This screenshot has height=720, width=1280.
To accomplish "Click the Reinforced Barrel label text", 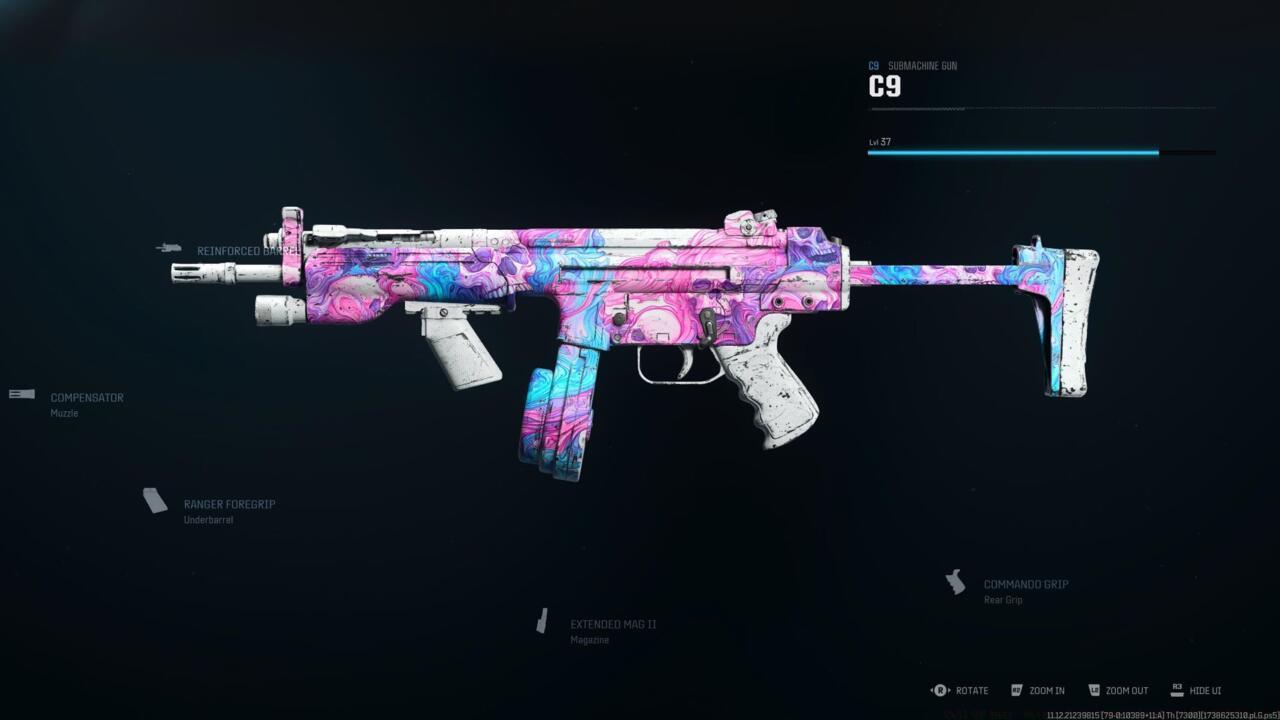I will pos(248,250).
